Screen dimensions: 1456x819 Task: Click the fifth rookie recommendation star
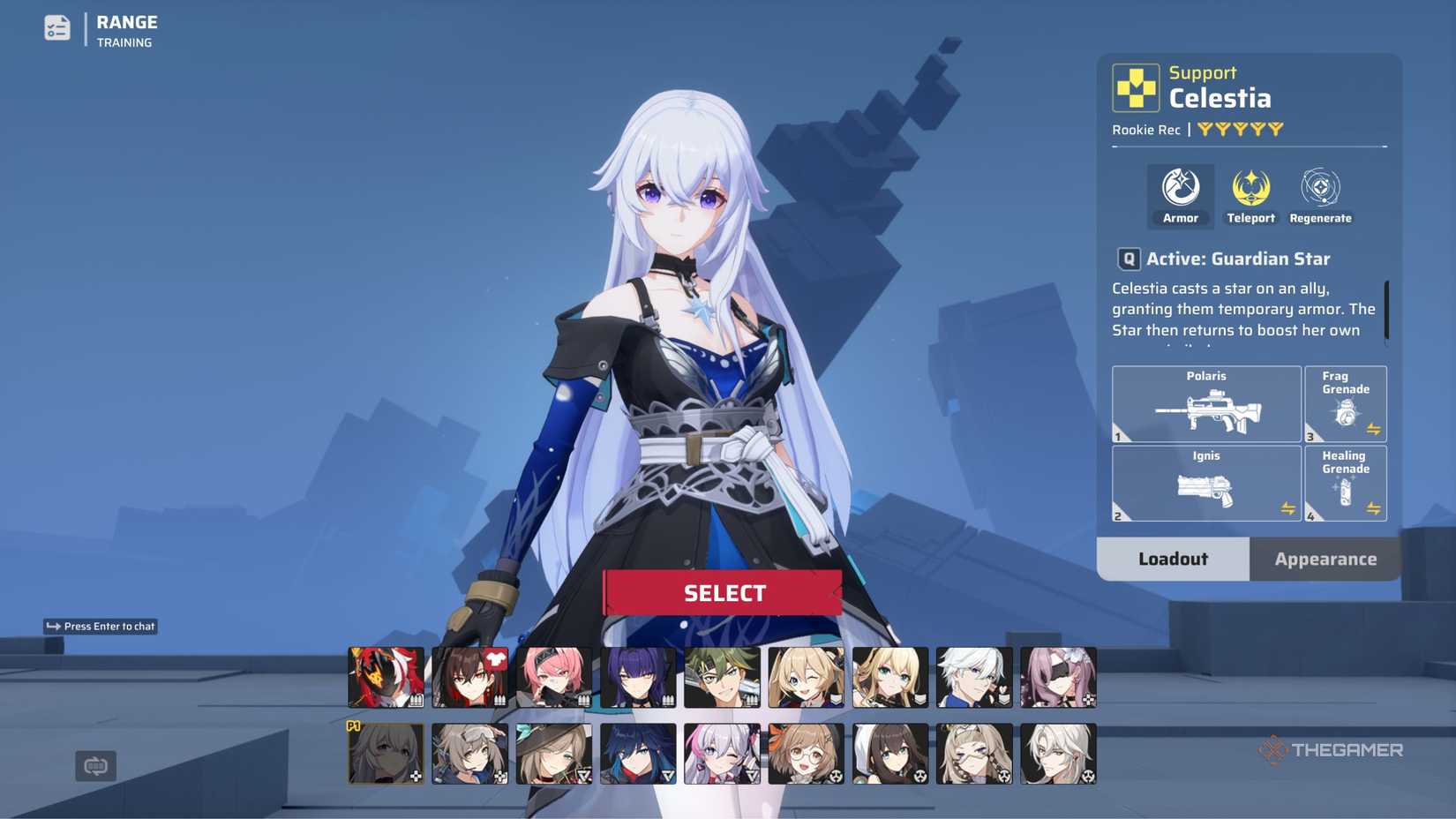1273,129
